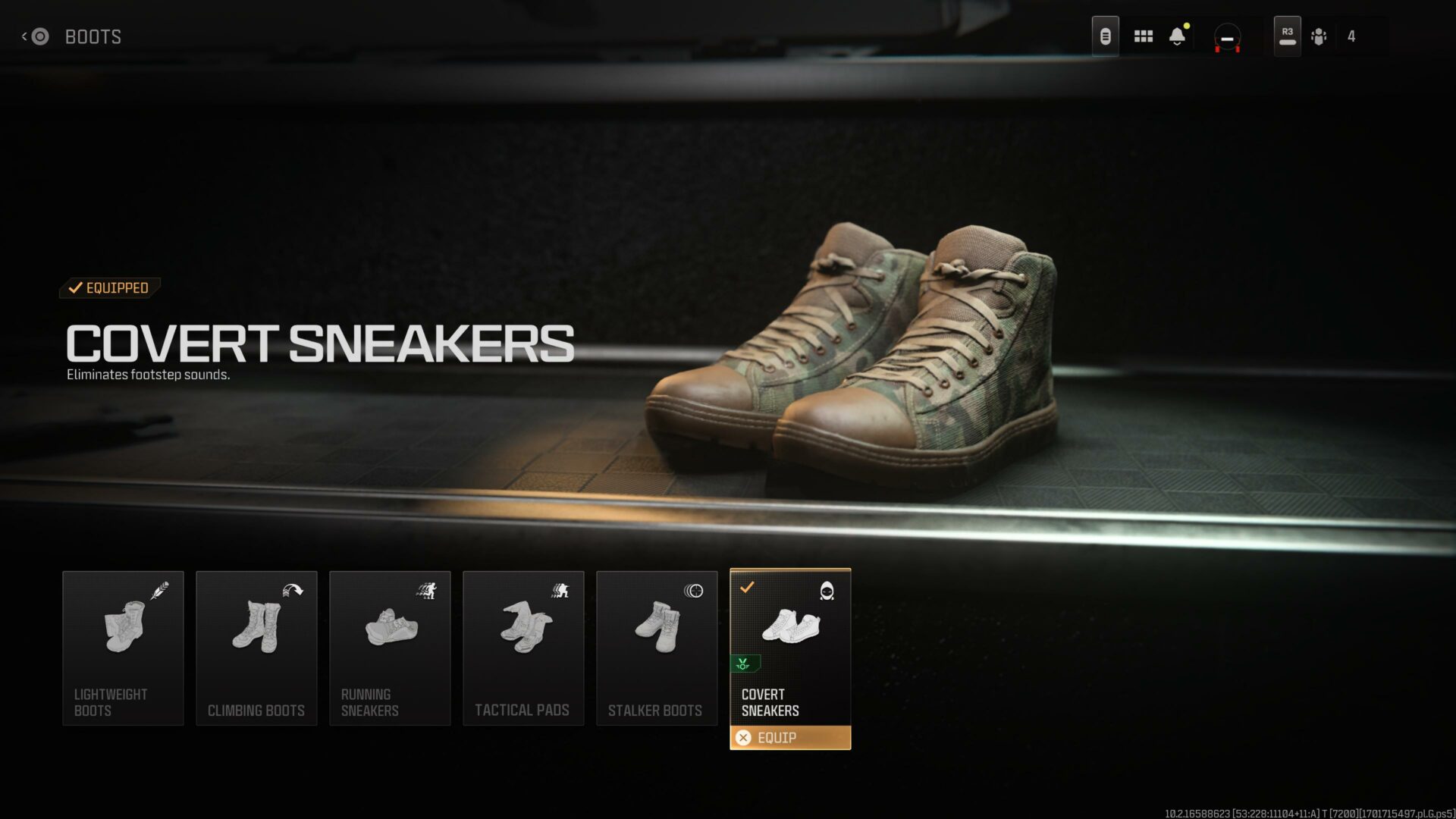The image size is (1456, 819).
Task: Click the Tactical Pads slide icon
Action: (x=560, y=592)
